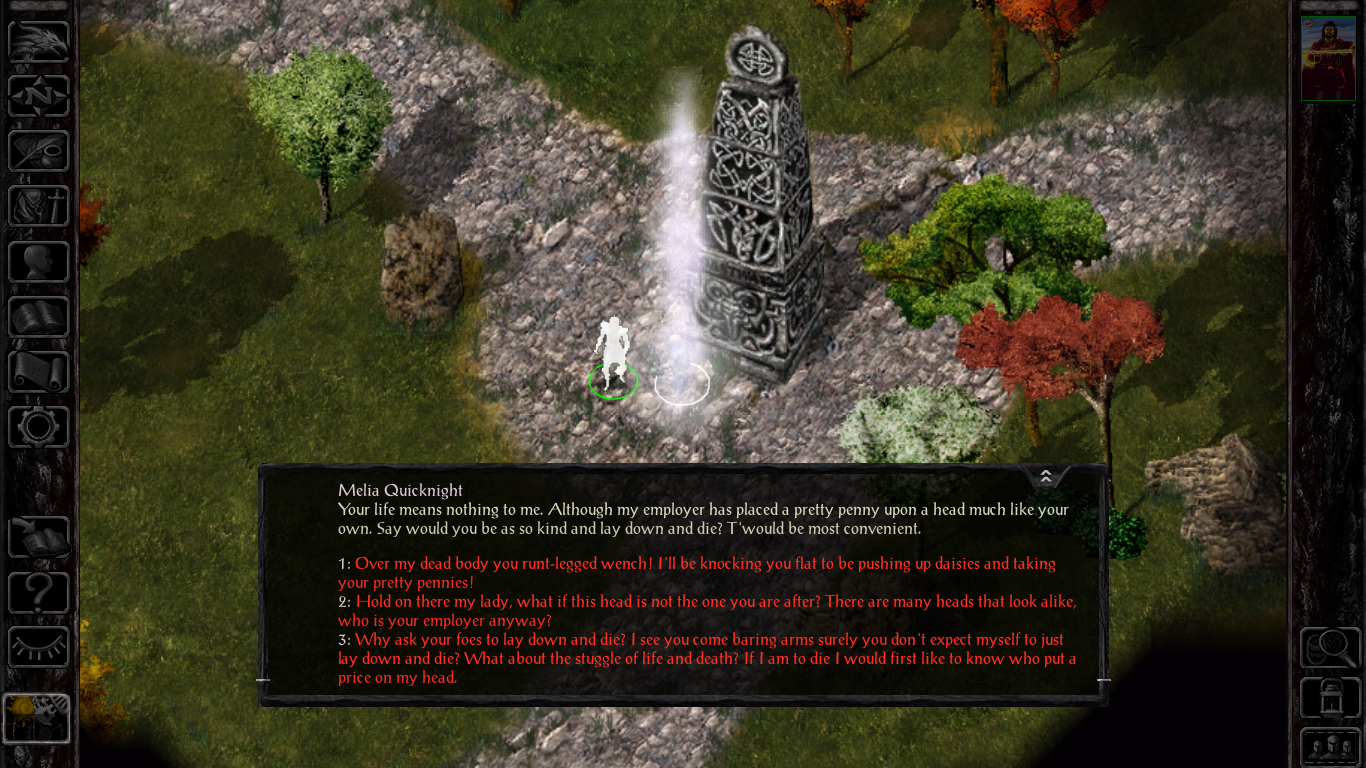The width and height of the screenshot is (1366, 768).
Task: Open the inventory armor-and-sword icon
Action: [x=39, y=206]
